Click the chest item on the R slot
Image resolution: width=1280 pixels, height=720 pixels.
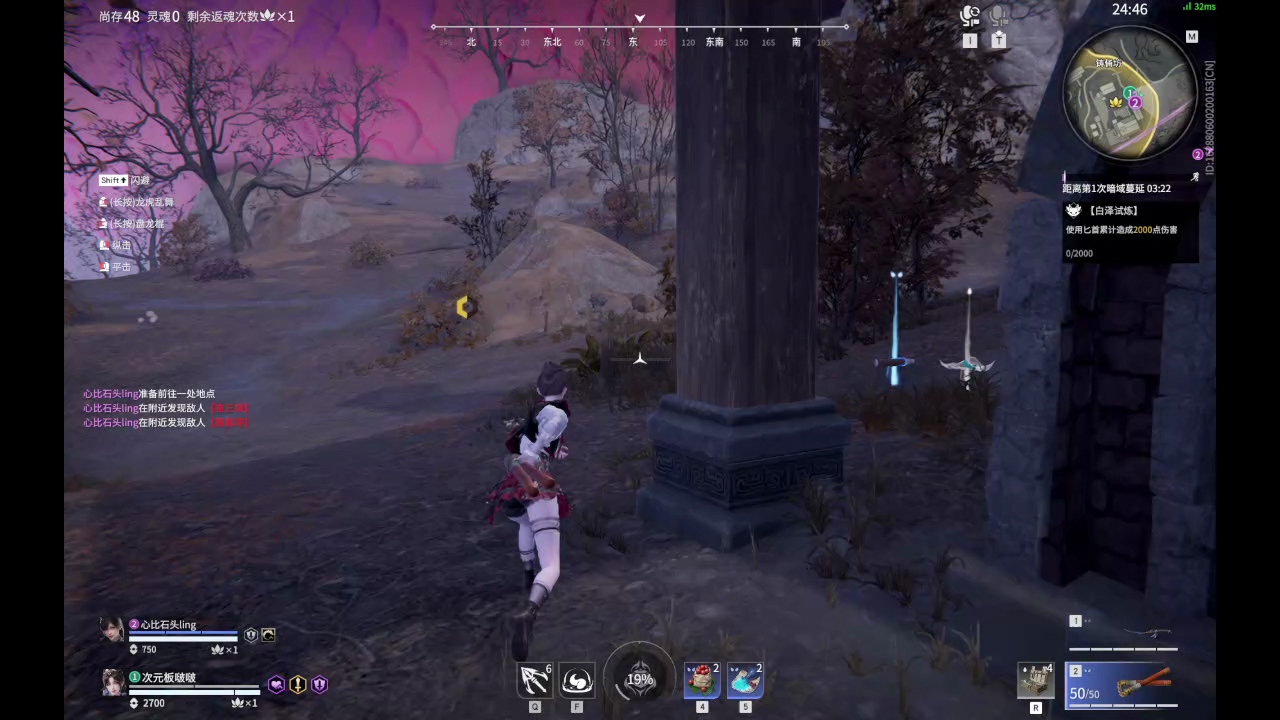[x=1035, y=680]
